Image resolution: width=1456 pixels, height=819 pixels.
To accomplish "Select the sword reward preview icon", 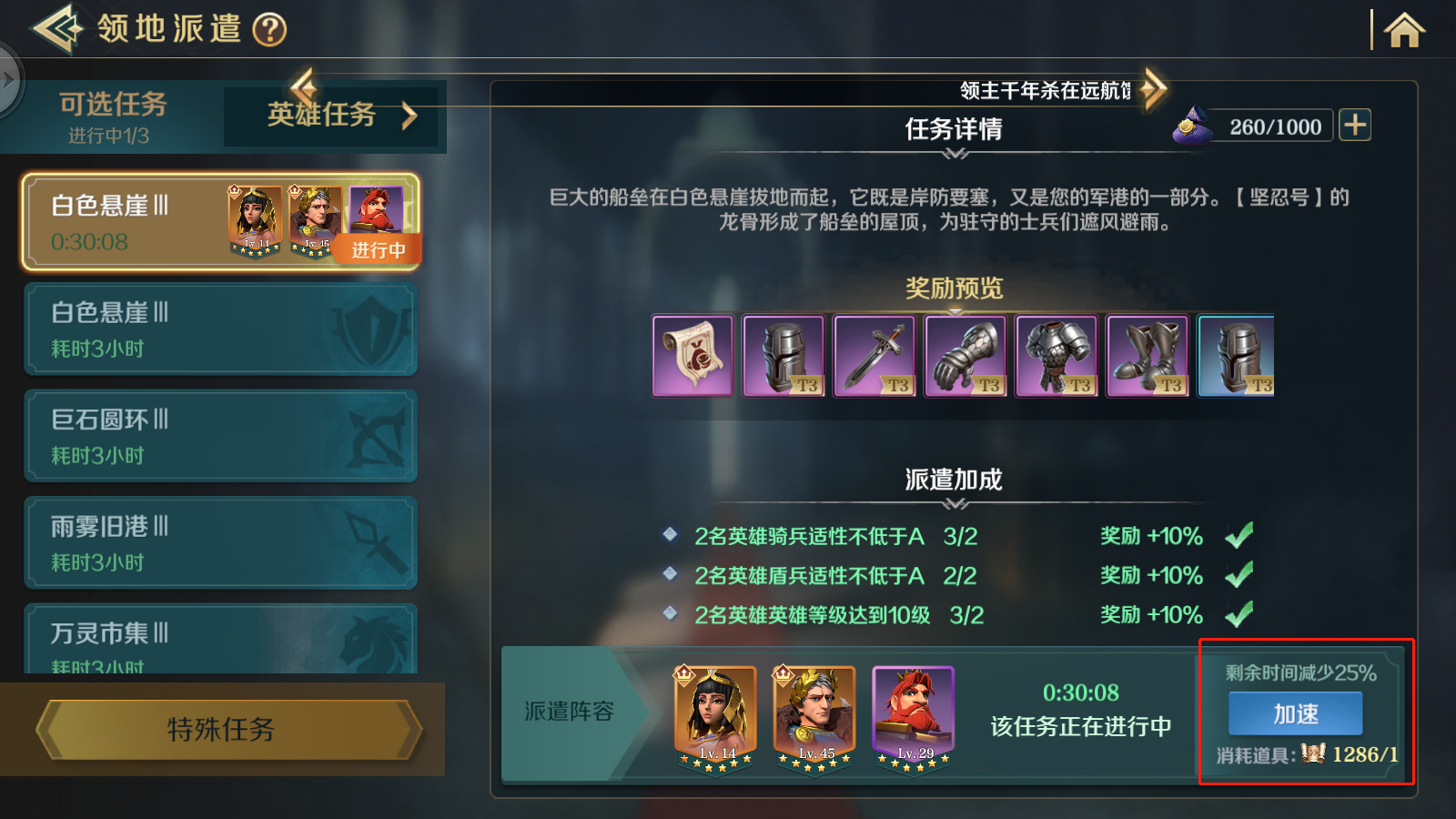I will (875, 355).
